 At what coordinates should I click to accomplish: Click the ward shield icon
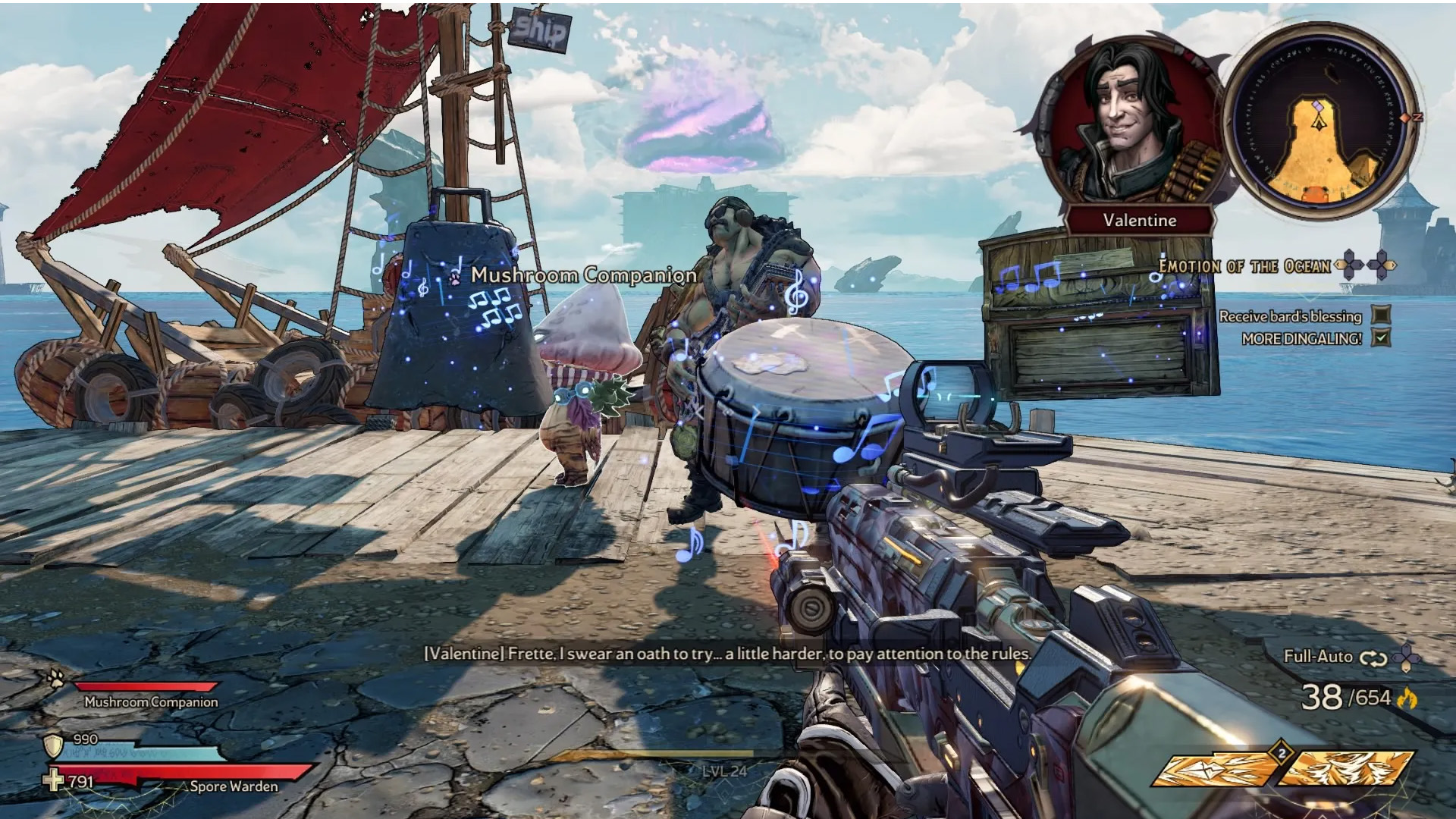click(x=53, y=746)
